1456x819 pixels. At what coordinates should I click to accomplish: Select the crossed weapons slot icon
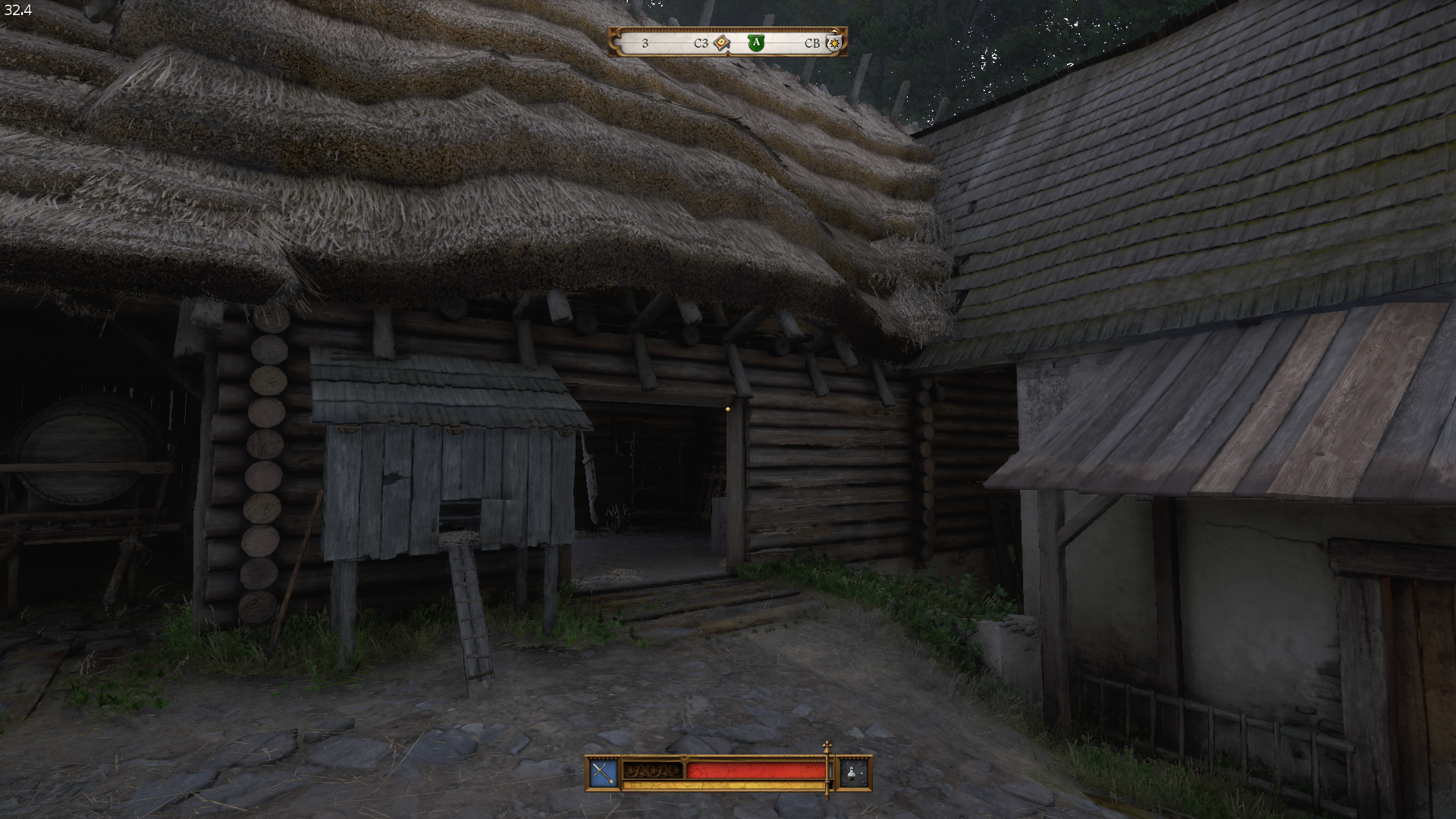(x=604, y=773)
